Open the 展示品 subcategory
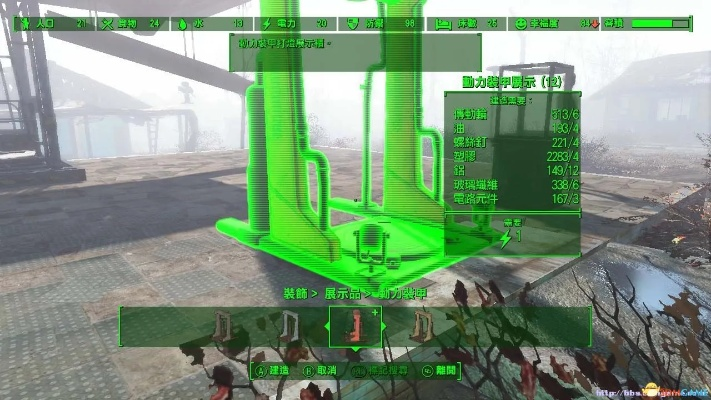711x400 pixels. tap(343, 294)
